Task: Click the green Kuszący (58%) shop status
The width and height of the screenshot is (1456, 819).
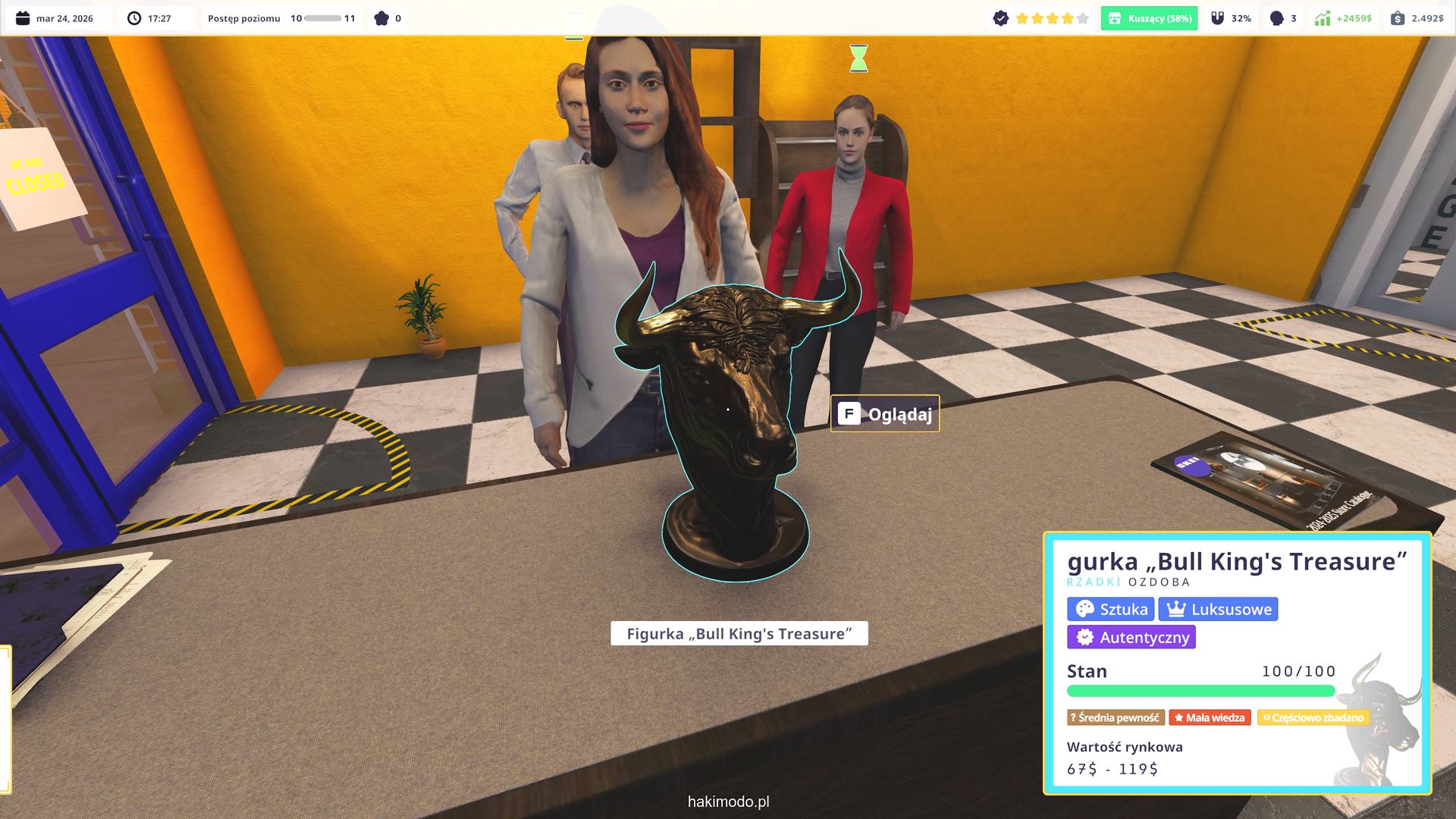Action: pos(1149,18)
